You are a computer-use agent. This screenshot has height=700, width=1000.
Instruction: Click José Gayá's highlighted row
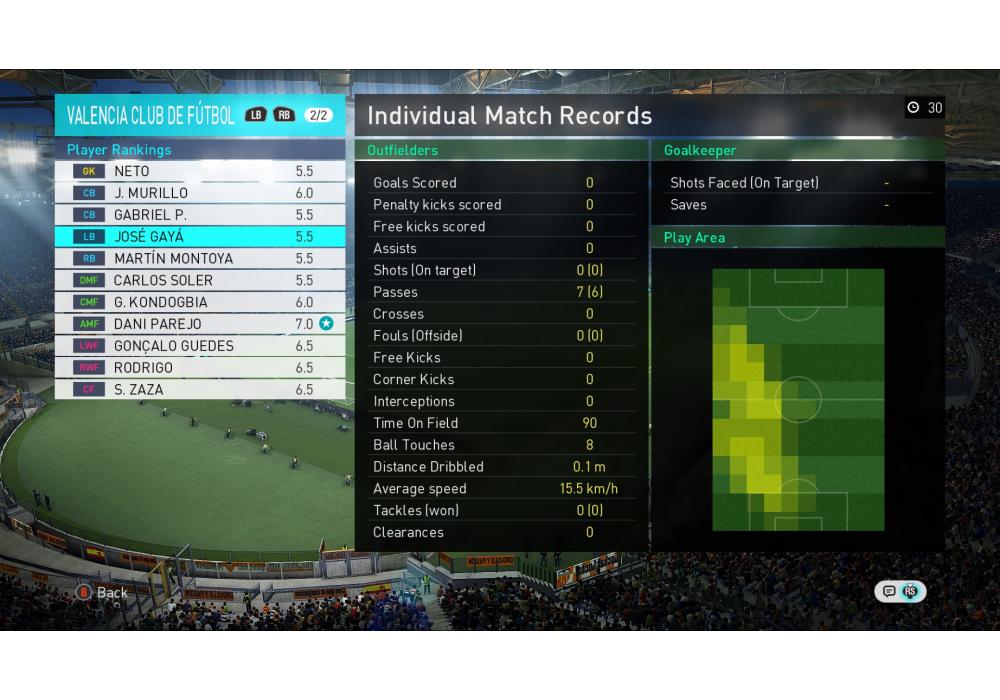(x=200, y=237)
